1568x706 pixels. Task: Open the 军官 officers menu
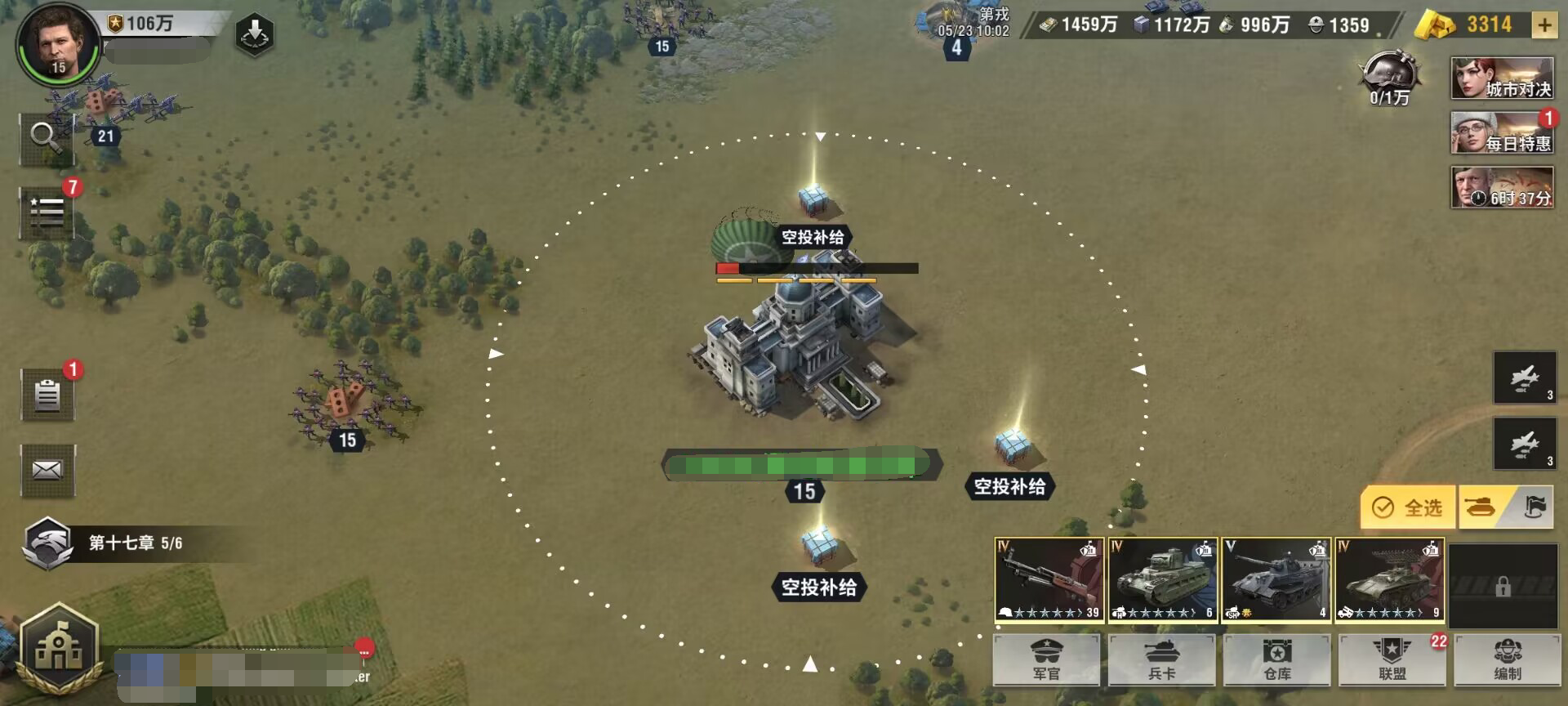click(x=1046, y=660)
